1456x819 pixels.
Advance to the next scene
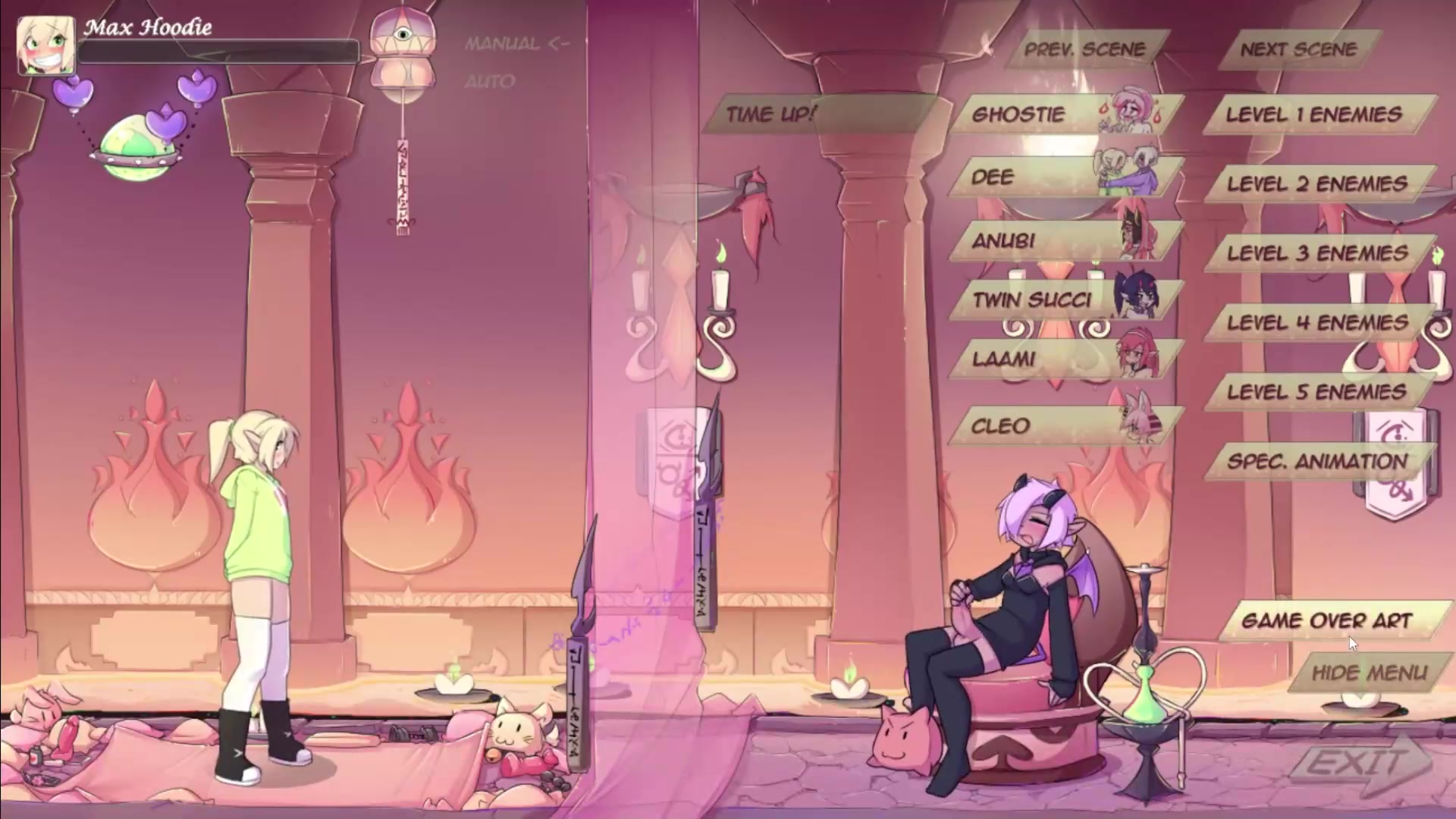click(1298, 49)
